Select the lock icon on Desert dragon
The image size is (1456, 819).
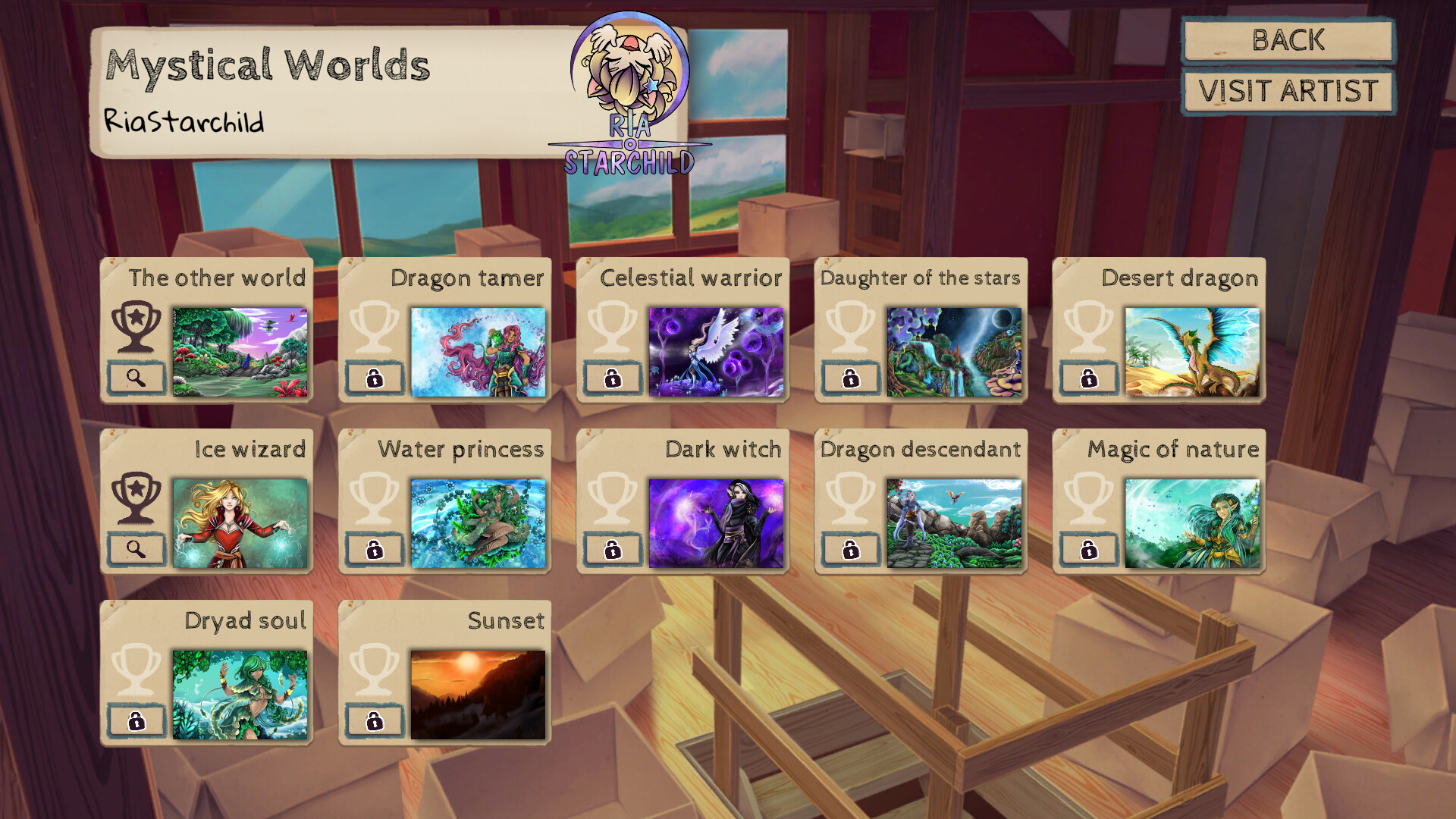pos(1087,378)
